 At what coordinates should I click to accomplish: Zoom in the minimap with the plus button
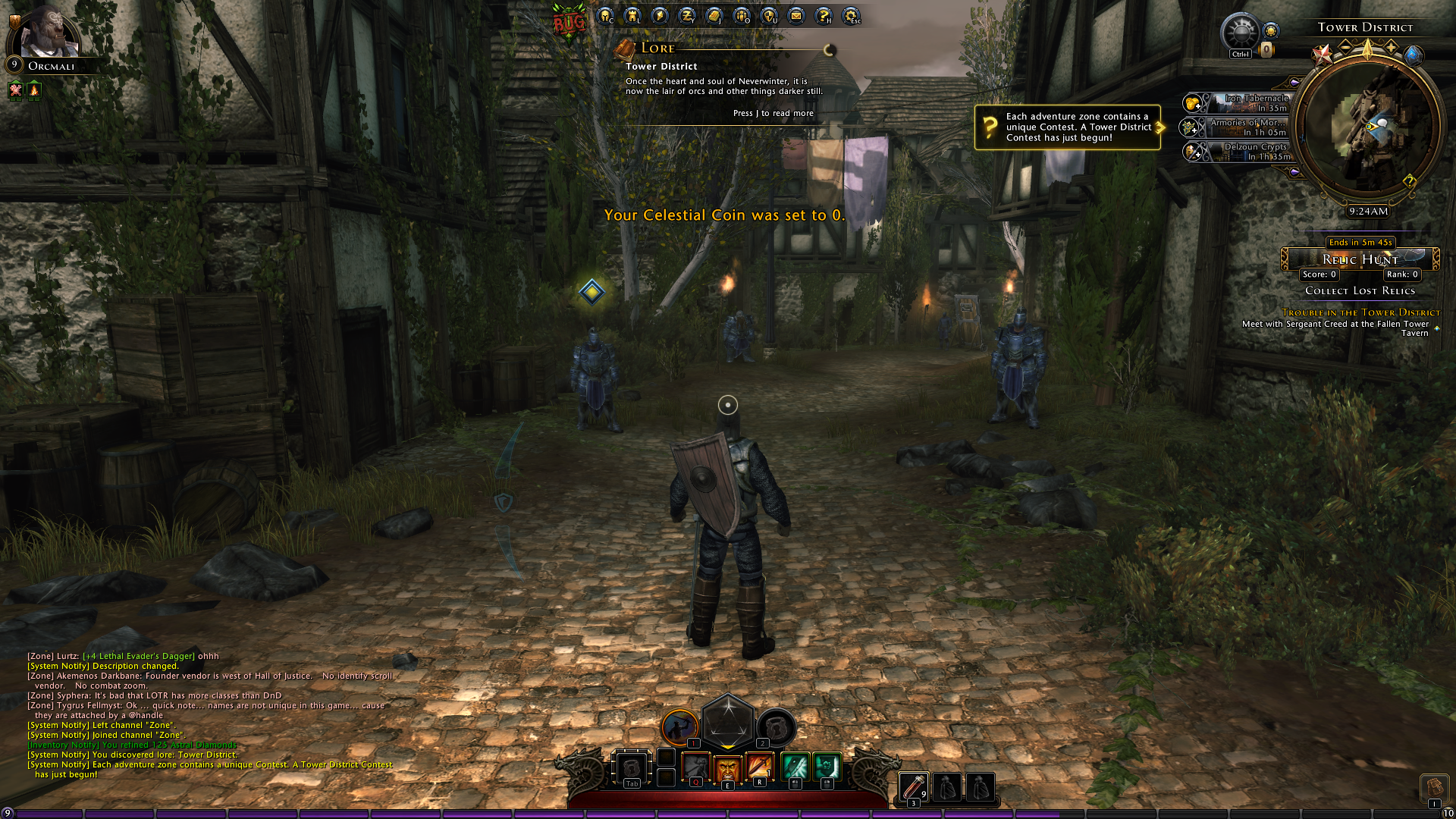point(1392,47)
